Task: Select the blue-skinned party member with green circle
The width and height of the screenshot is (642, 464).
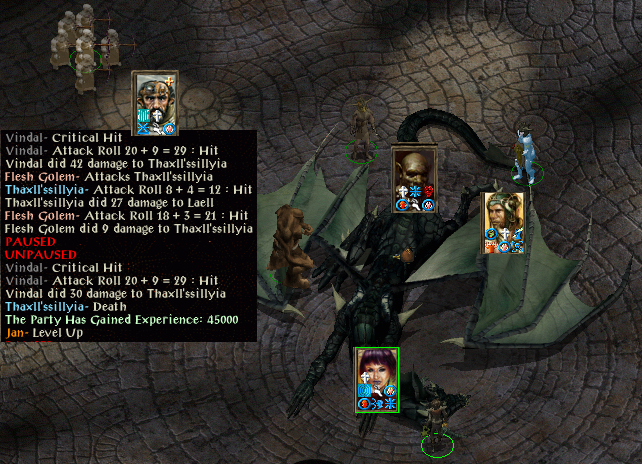Action: [523, 156]
